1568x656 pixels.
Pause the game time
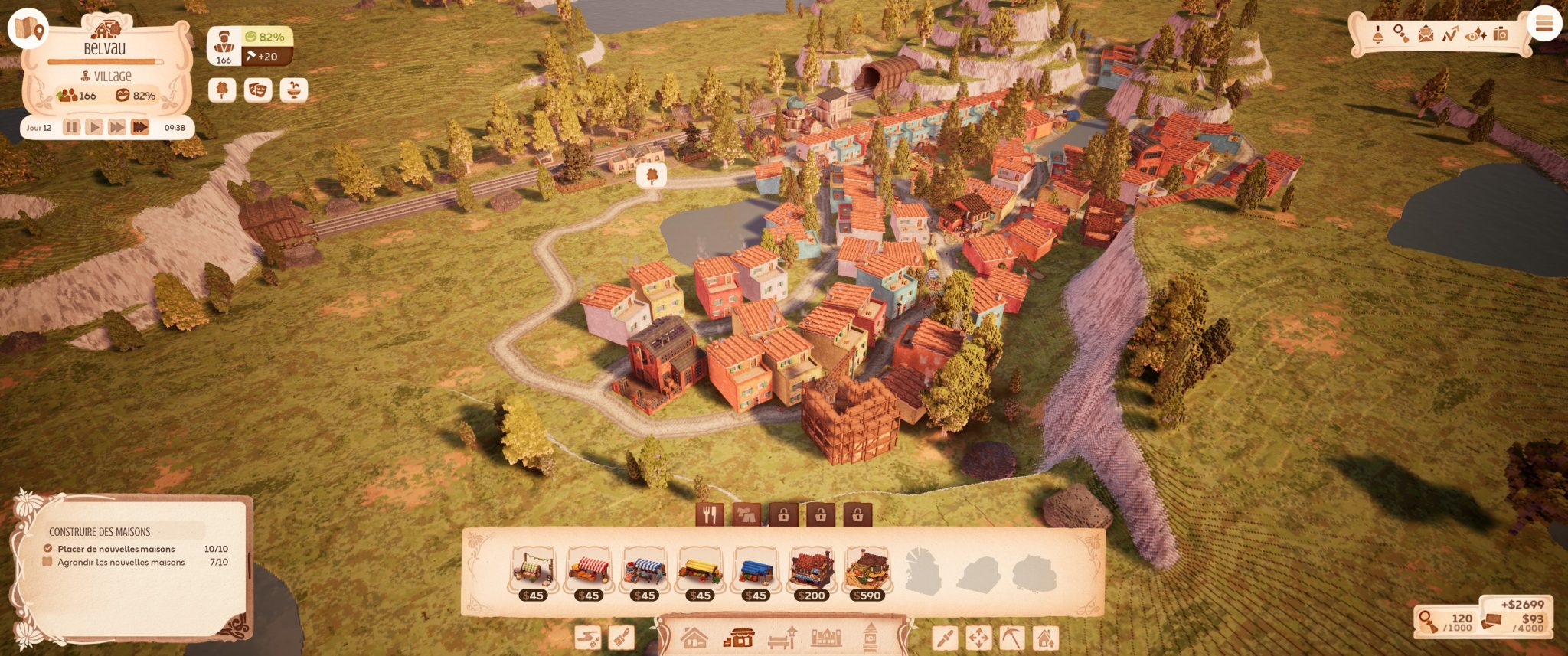(x=71, y=127)
